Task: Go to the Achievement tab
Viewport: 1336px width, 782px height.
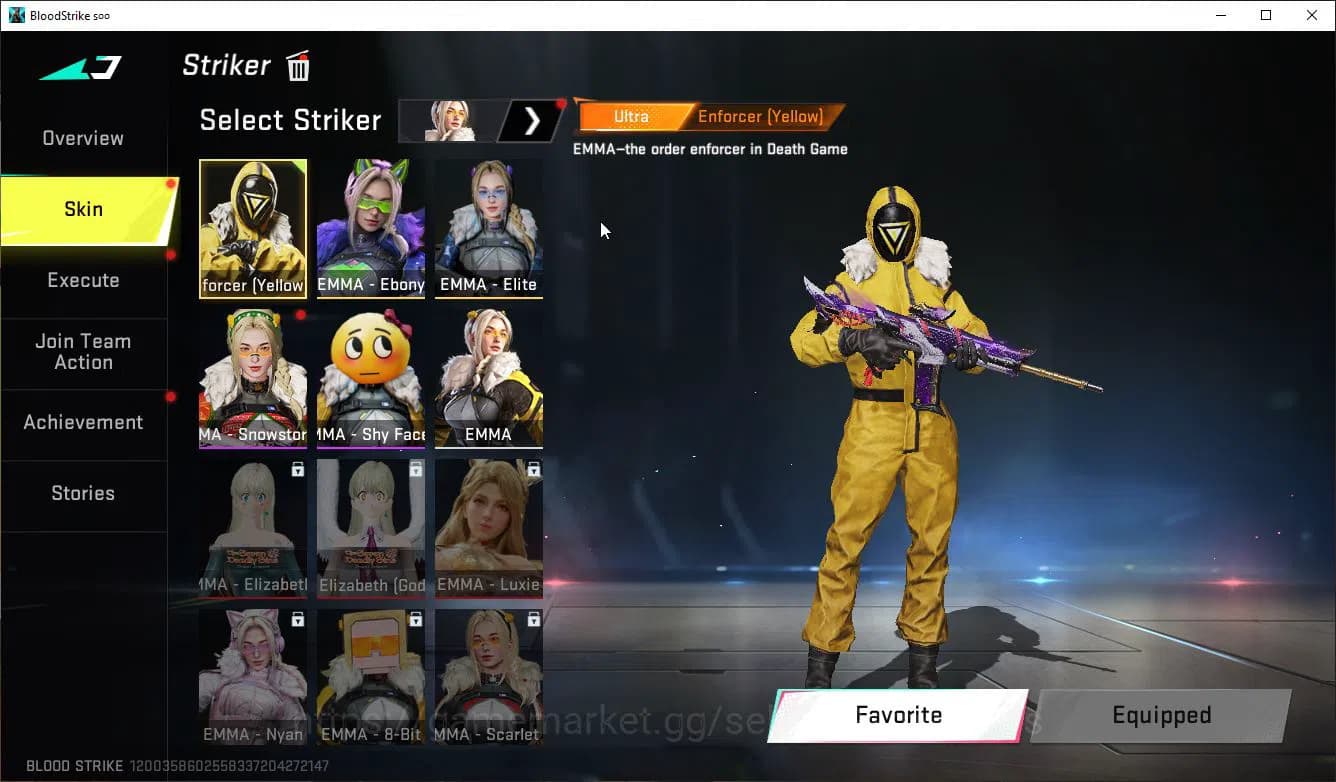Action: tap(83, 422)
